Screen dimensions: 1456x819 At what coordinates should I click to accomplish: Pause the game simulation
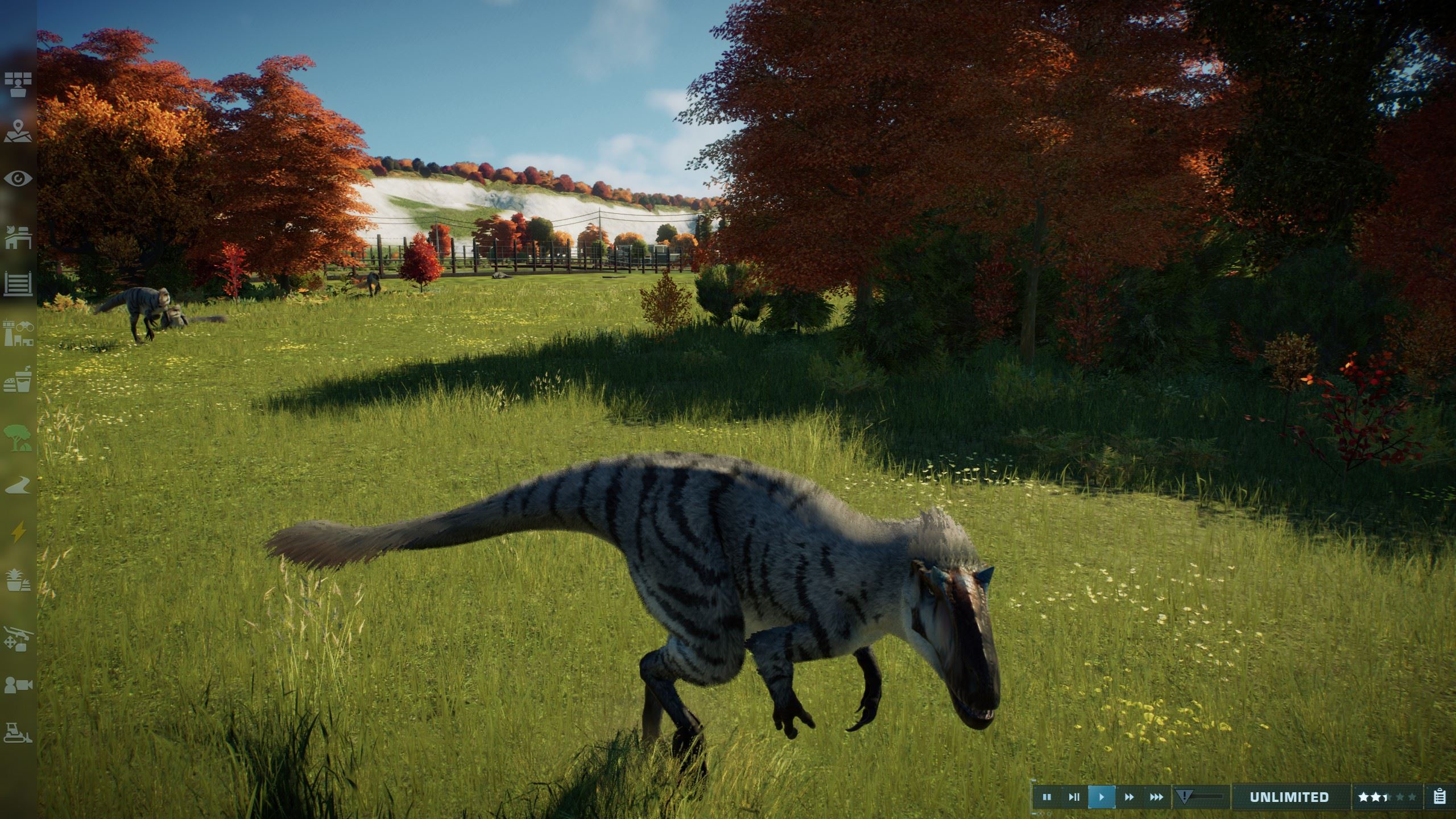1046,797
